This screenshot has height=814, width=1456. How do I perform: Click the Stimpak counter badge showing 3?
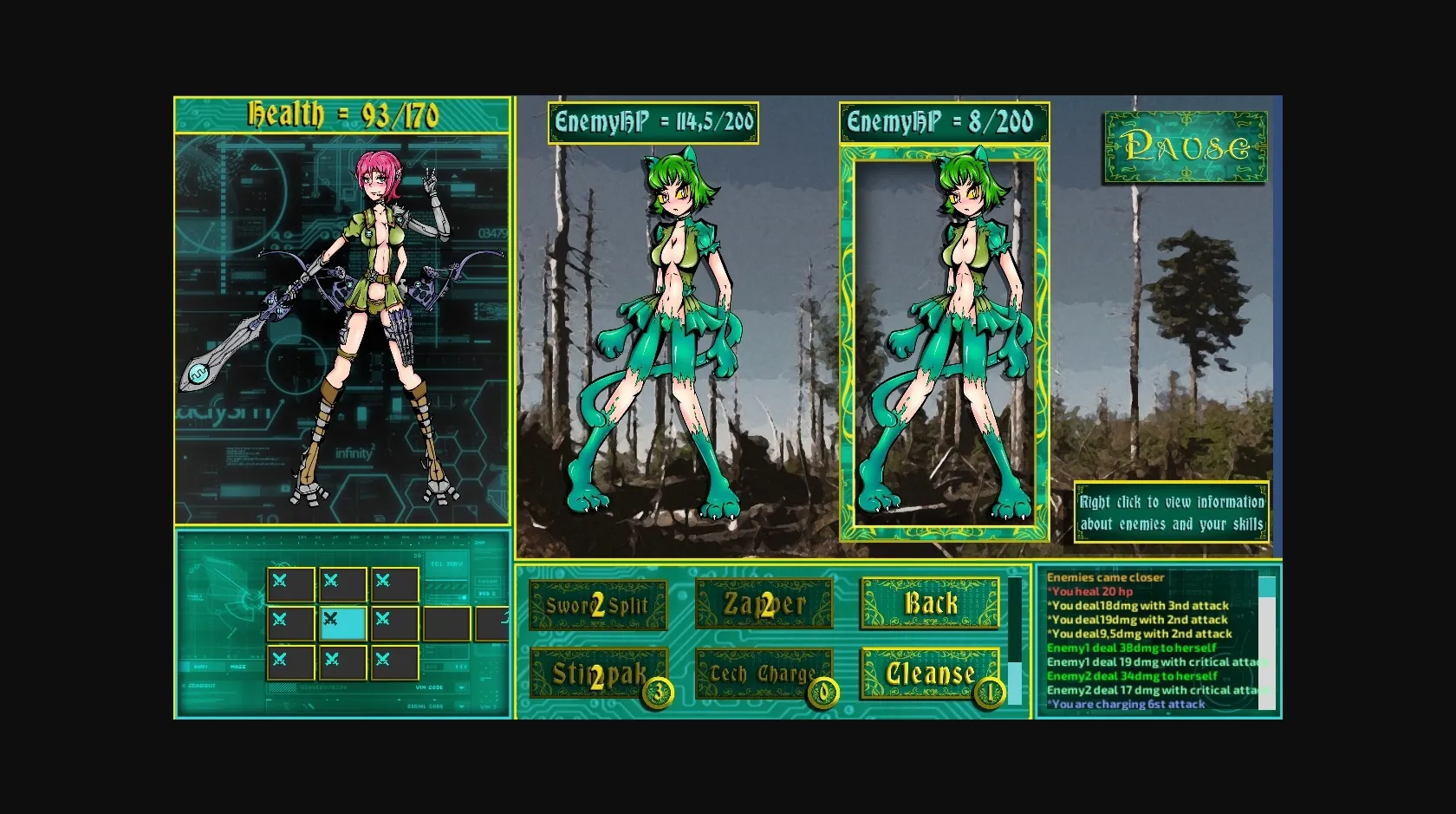click(657, 691)
